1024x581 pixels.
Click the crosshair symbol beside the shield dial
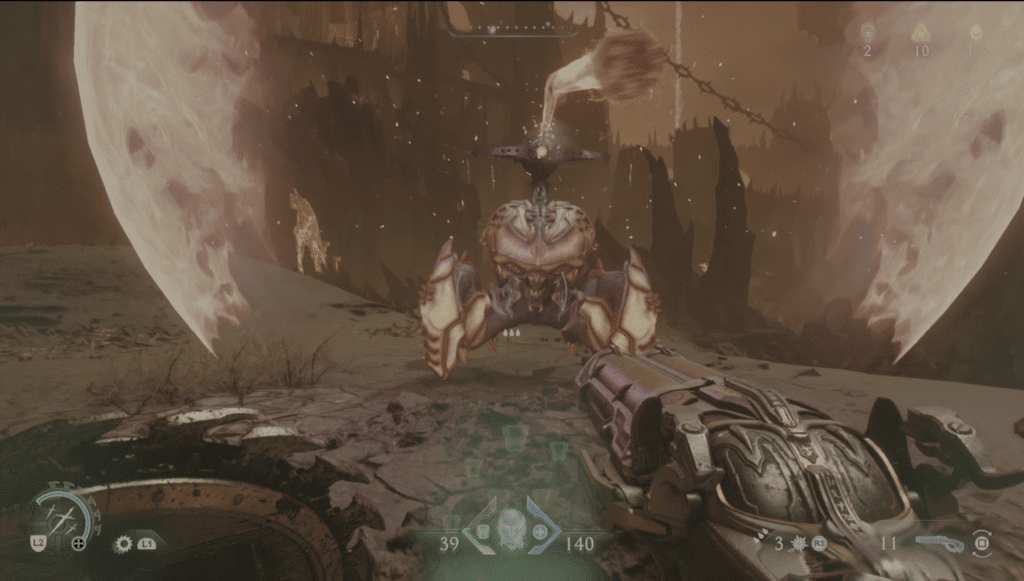79,544
